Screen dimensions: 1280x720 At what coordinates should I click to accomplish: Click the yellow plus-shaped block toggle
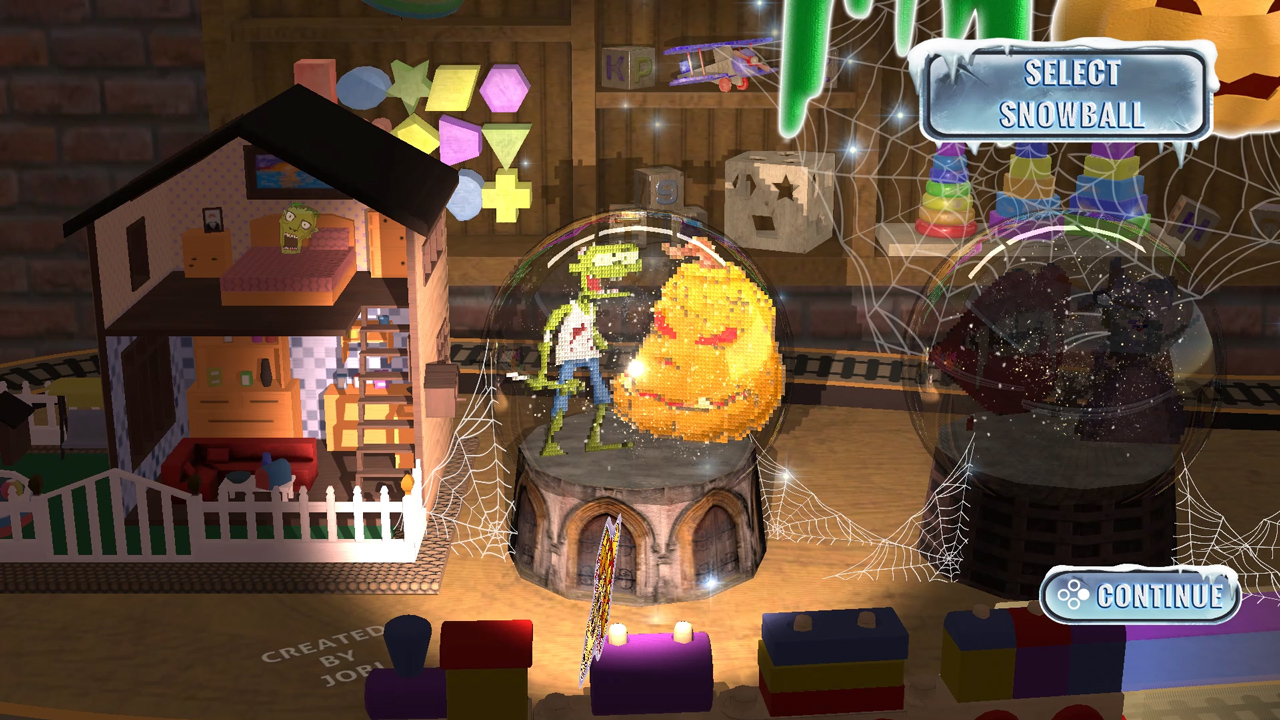pyautogui.click(x=508, y=200)
